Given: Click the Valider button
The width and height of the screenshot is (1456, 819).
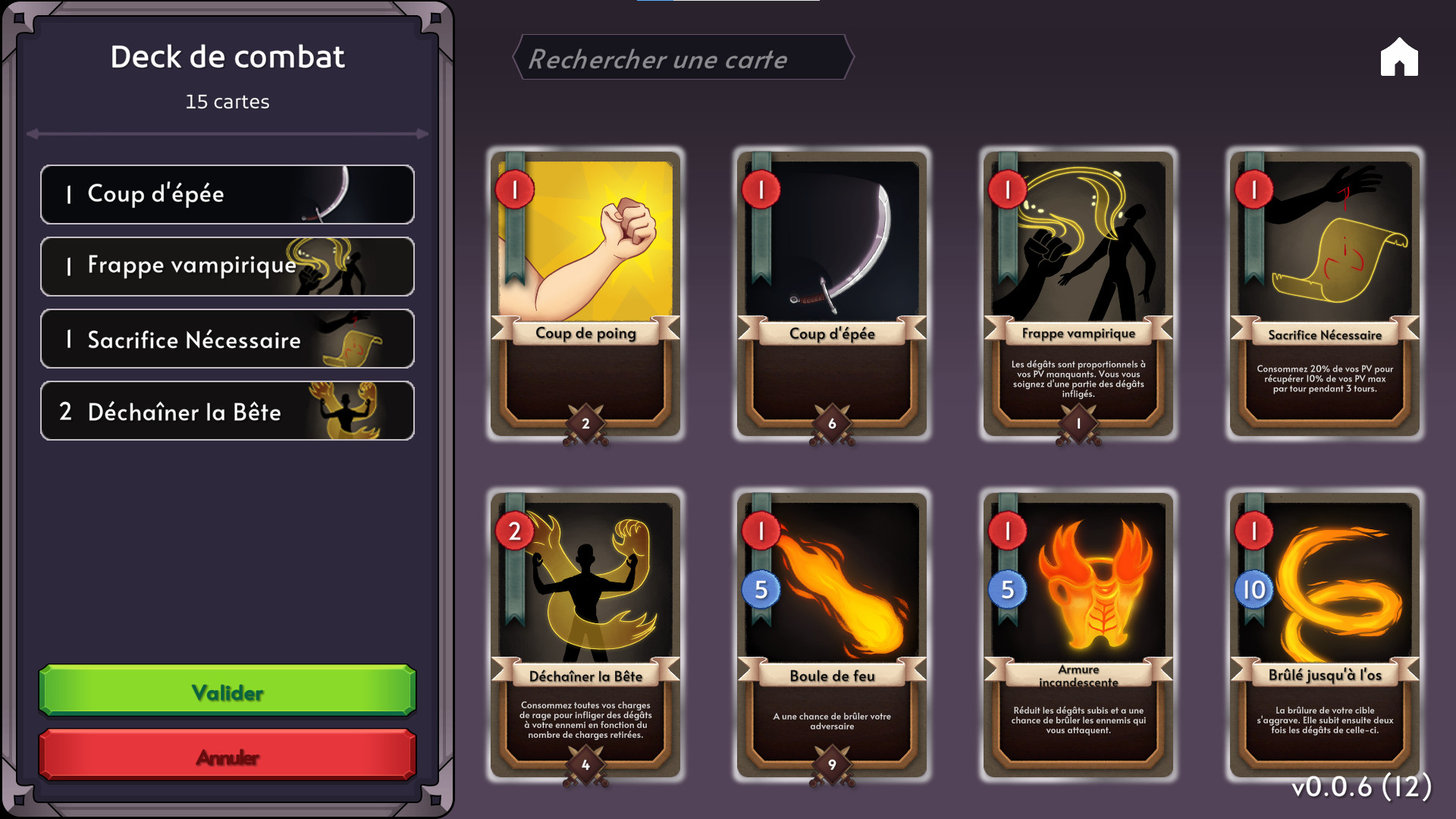Looking at the screenshot, I should point(227,691).
